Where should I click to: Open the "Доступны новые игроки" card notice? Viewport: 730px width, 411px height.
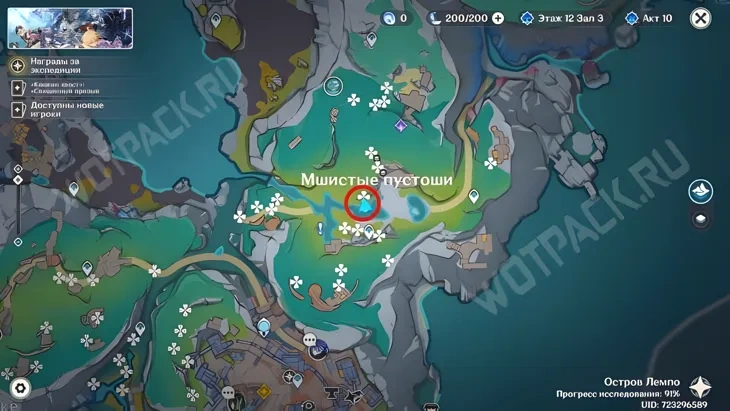point(58,109)
